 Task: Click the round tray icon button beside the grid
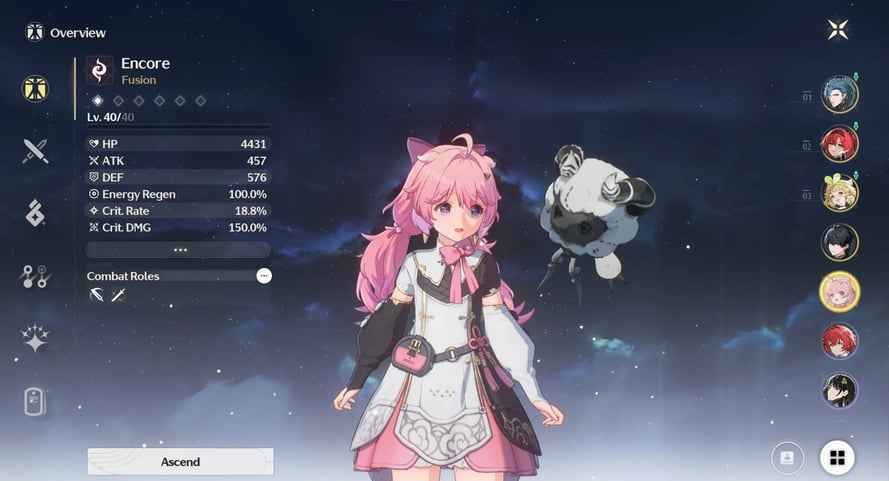787,457
